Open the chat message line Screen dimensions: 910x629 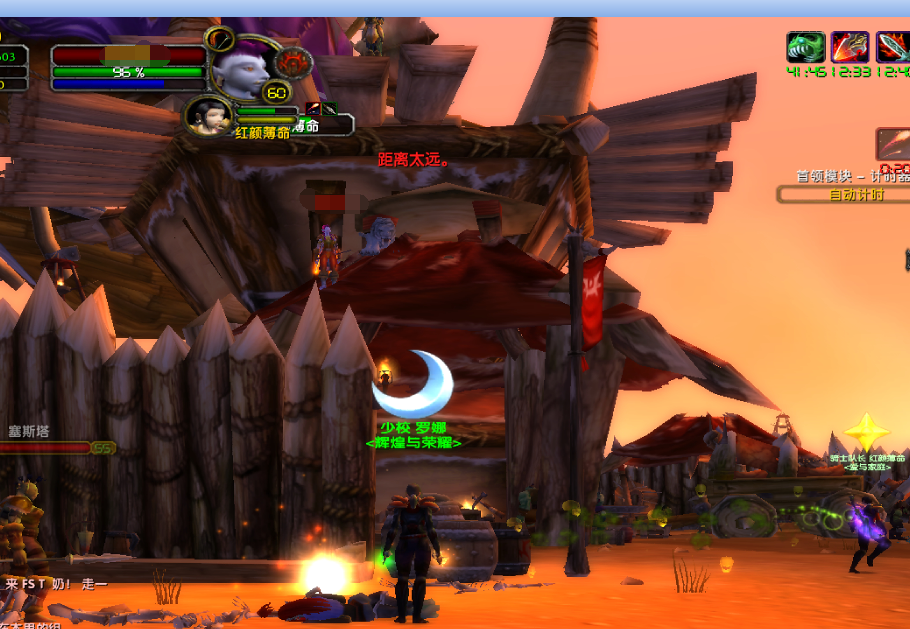pyautogui.click(x=55, y=583)
